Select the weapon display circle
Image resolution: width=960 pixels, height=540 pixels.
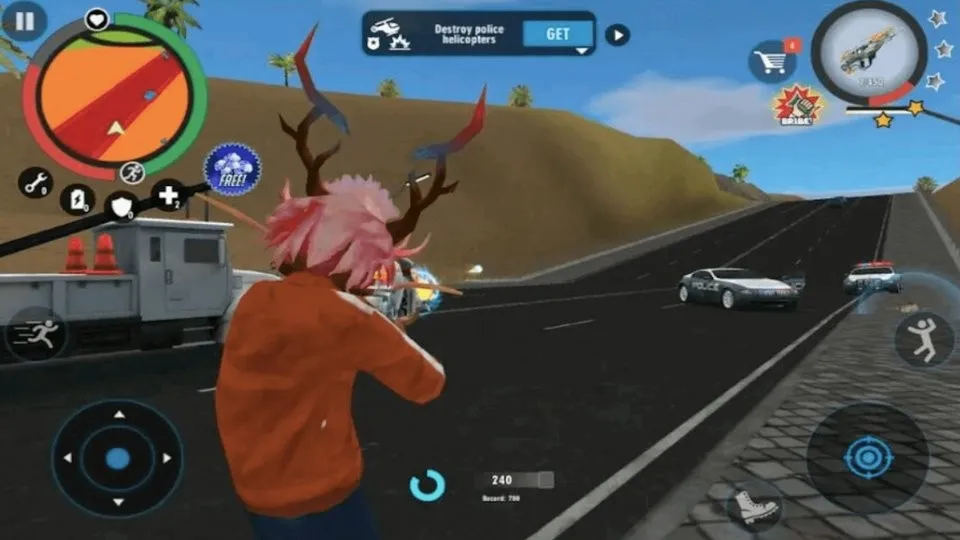point(867,53)
